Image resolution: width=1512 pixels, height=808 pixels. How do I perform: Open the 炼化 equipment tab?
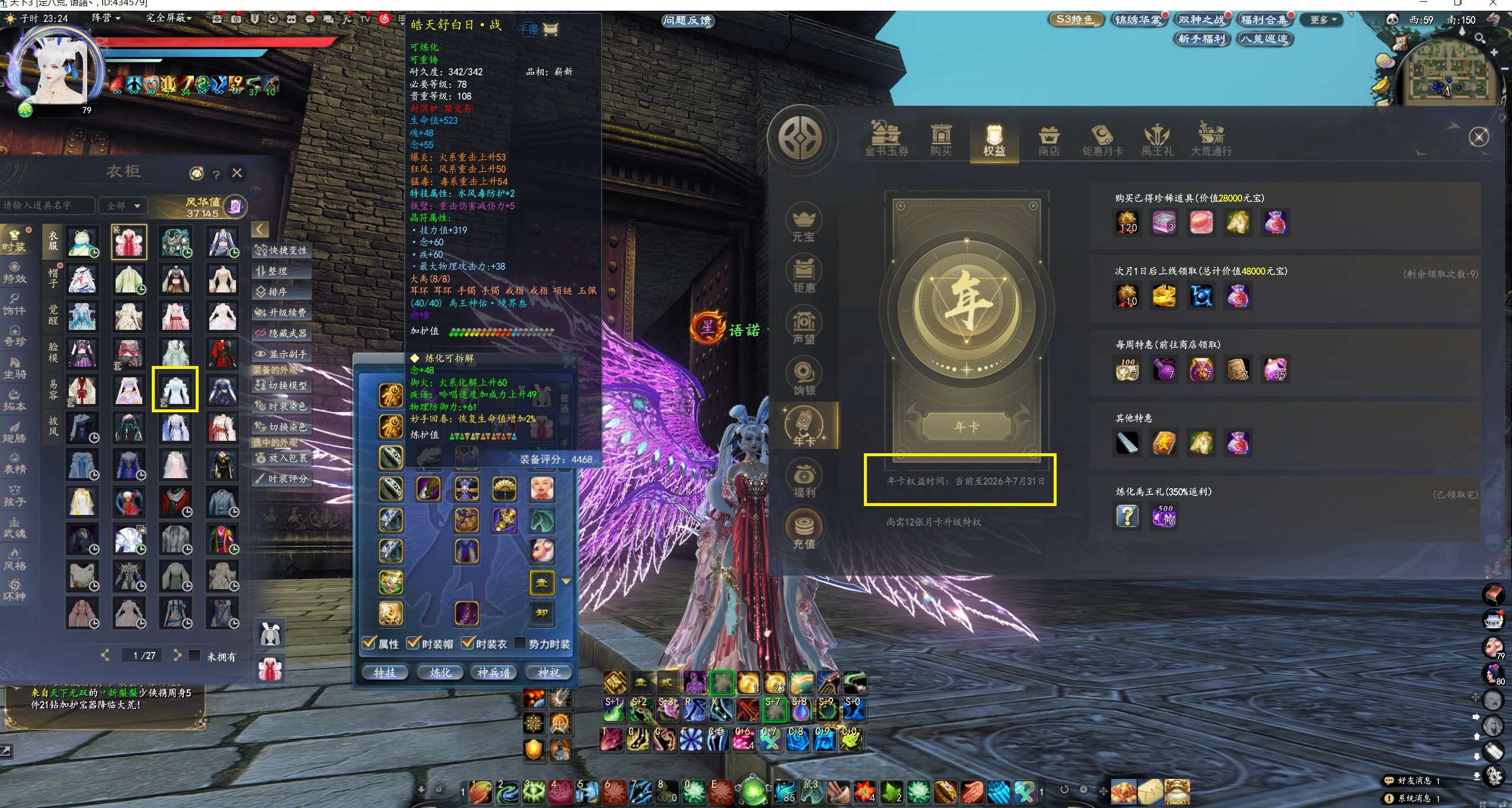coord(440,672)
